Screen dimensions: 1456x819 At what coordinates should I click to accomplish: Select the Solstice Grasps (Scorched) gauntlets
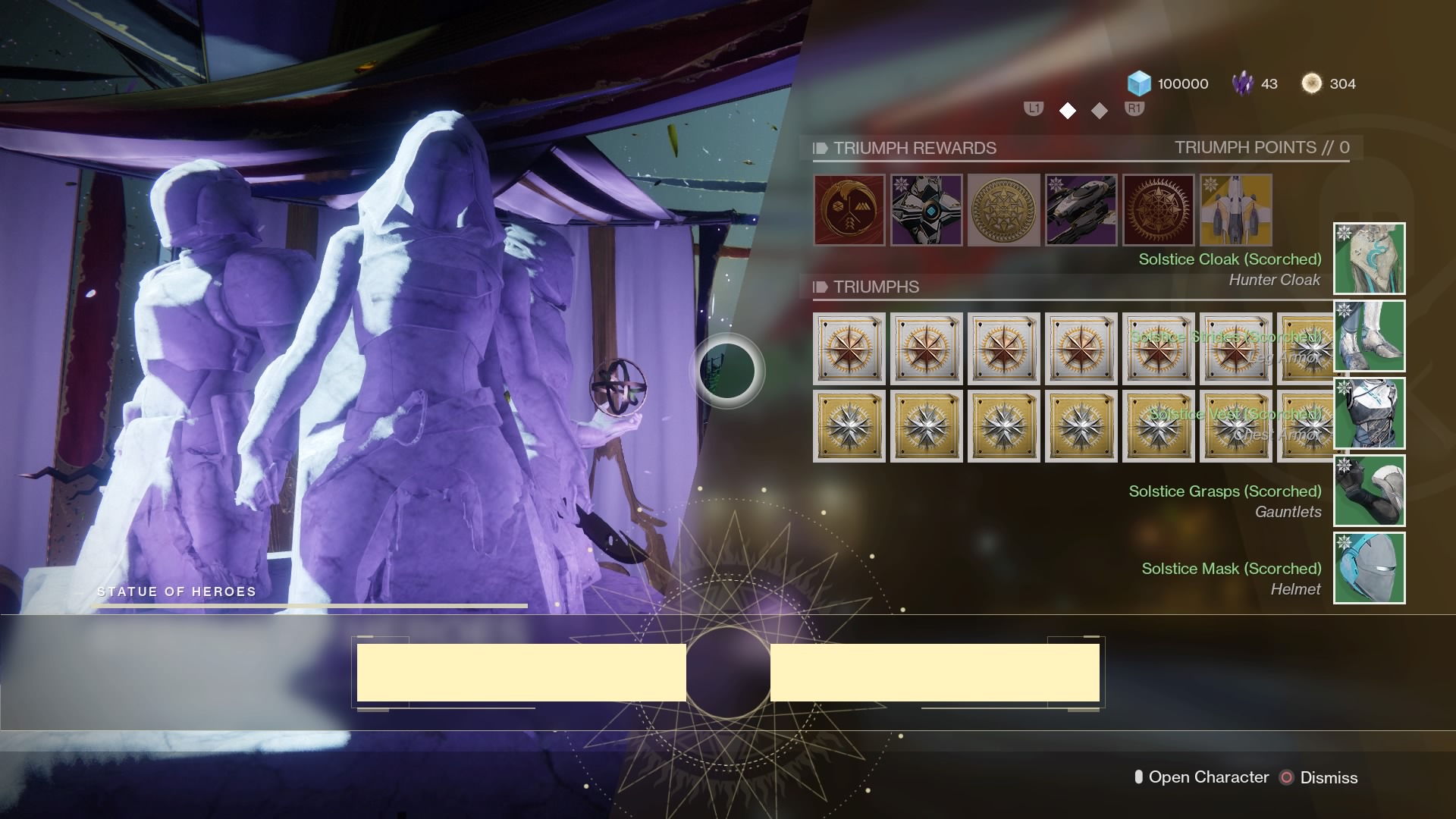tap(1370, 491)
